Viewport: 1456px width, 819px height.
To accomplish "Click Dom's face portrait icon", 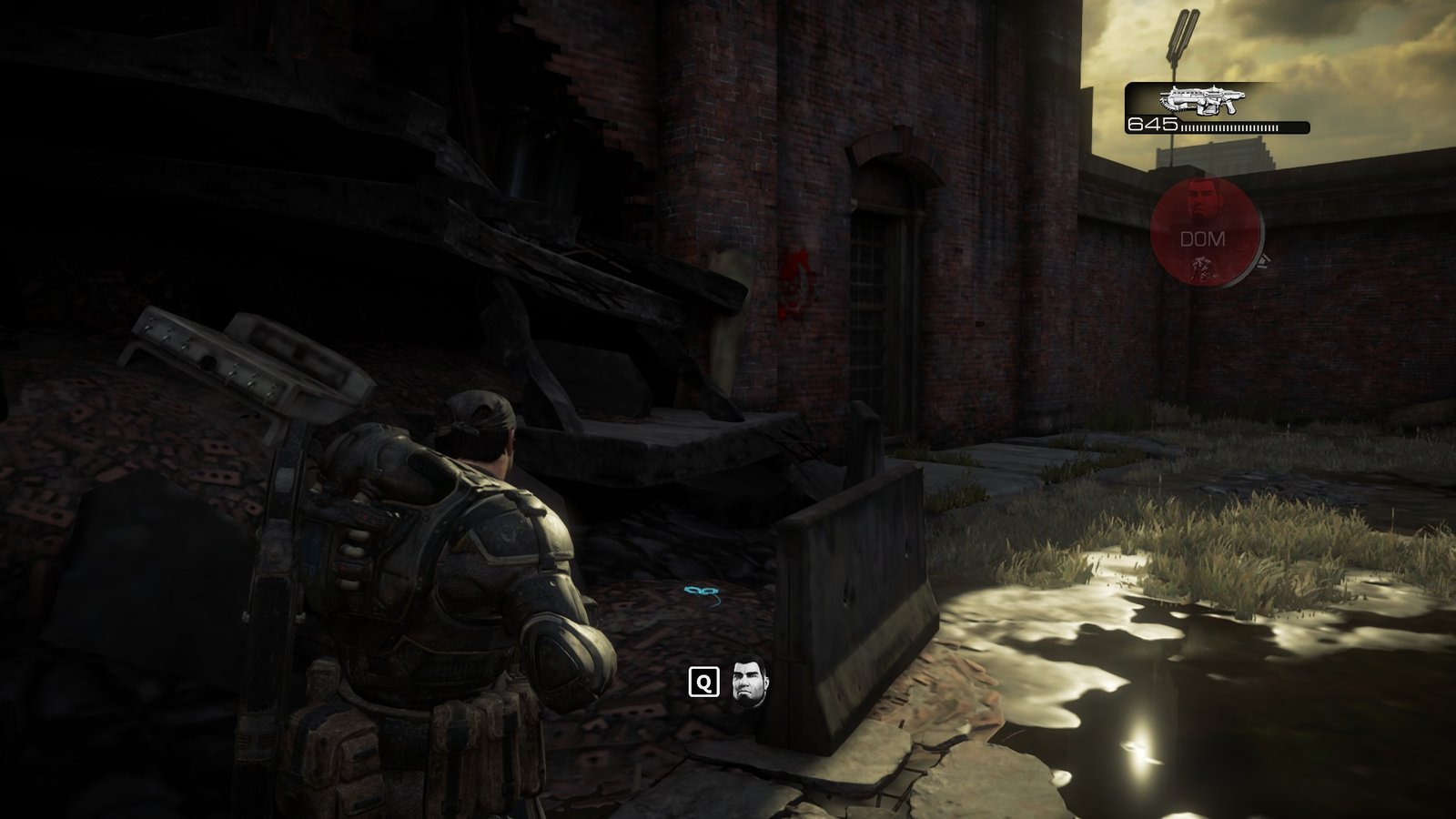I will click(x=751, y=682).
